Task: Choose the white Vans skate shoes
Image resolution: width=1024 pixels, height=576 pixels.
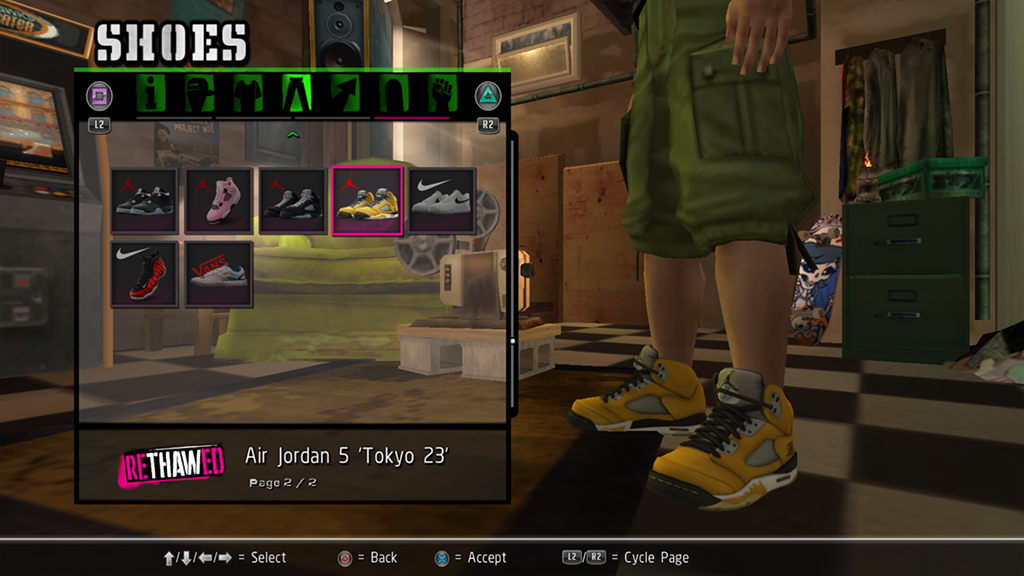Action: (218, 275)
